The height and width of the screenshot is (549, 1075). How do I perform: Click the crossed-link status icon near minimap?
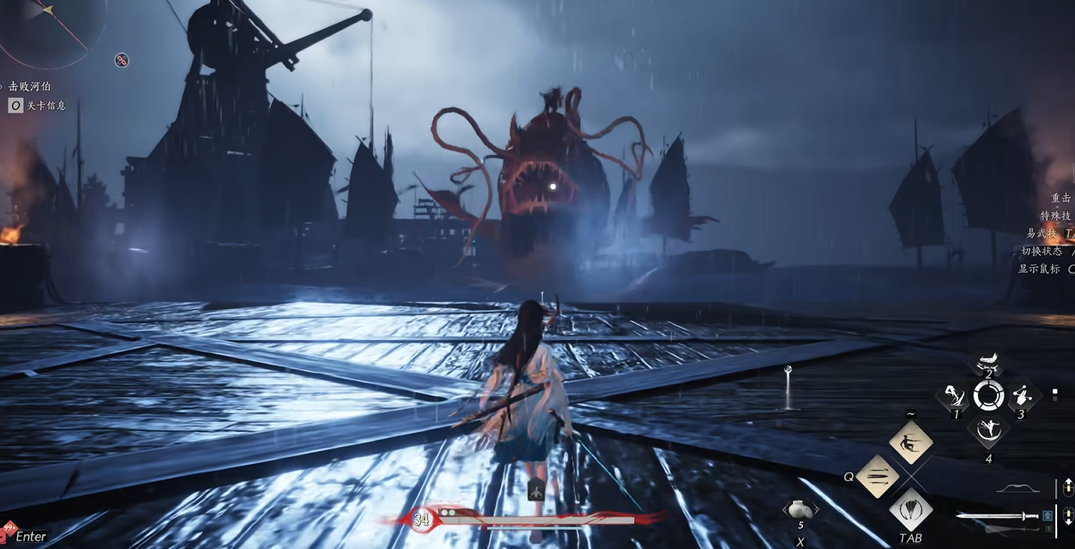coord(122,61)
